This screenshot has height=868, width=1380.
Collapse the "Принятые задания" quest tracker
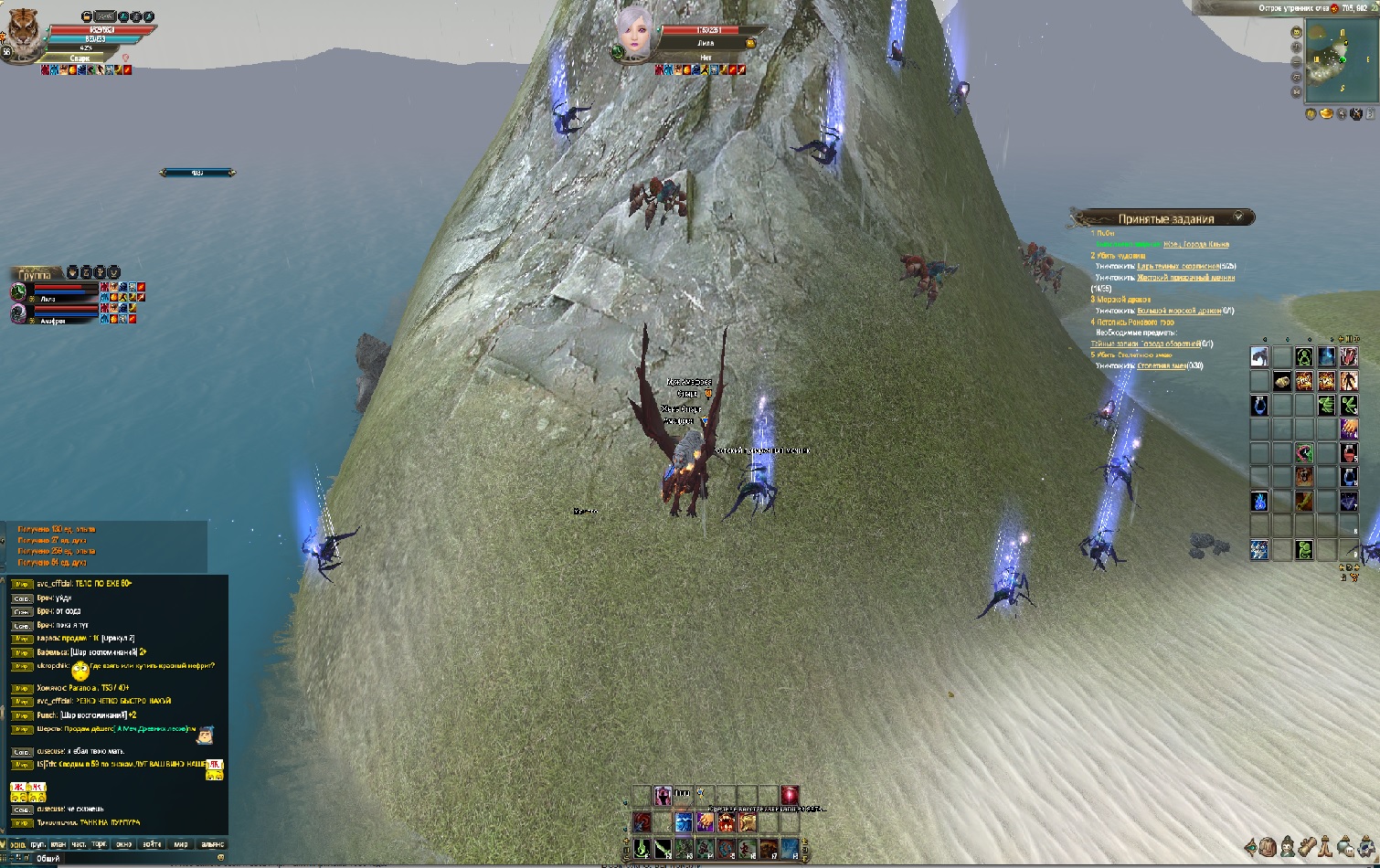coord(1238,217)
